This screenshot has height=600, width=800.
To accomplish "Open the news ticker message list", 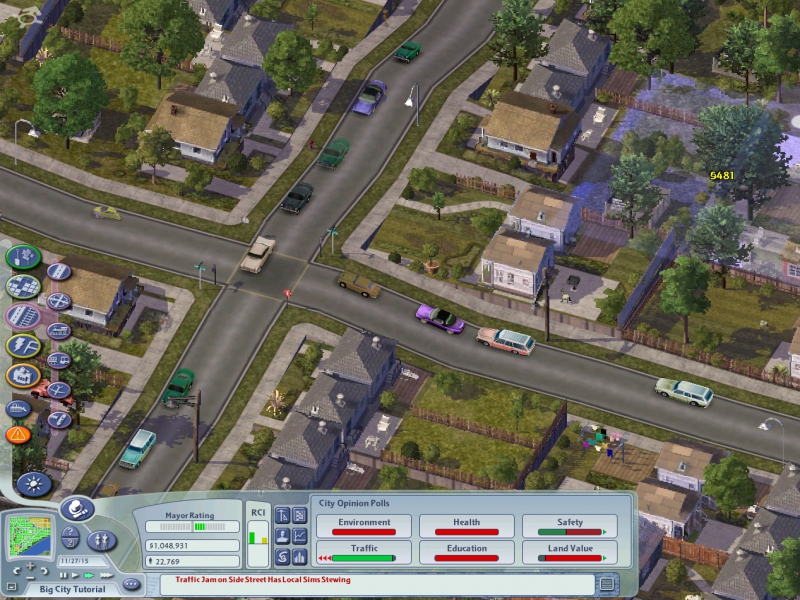I will (x=606, y=582).
